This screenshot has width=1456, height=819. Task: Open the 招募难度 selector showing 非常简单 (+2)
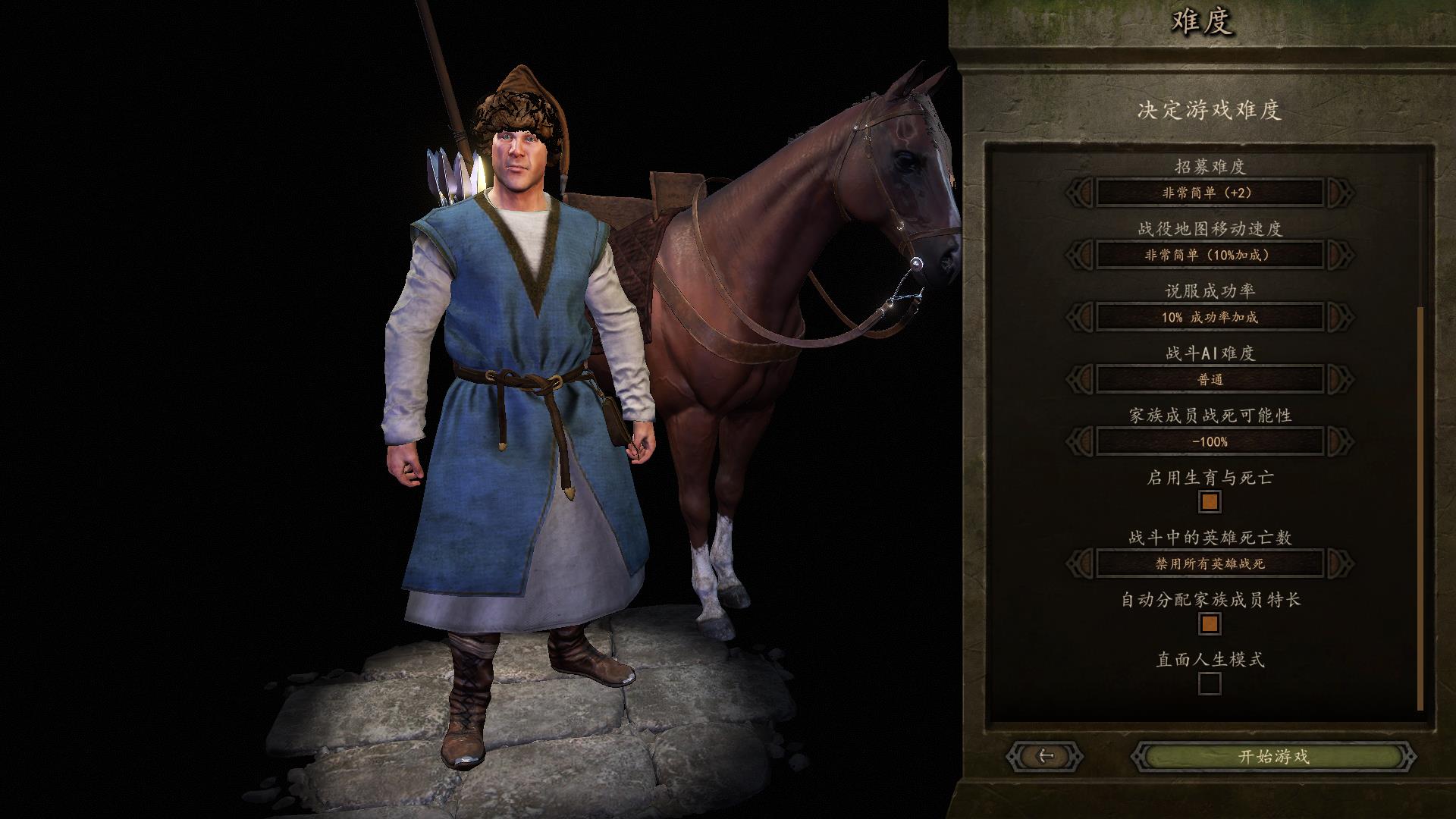click(1210, 193)
